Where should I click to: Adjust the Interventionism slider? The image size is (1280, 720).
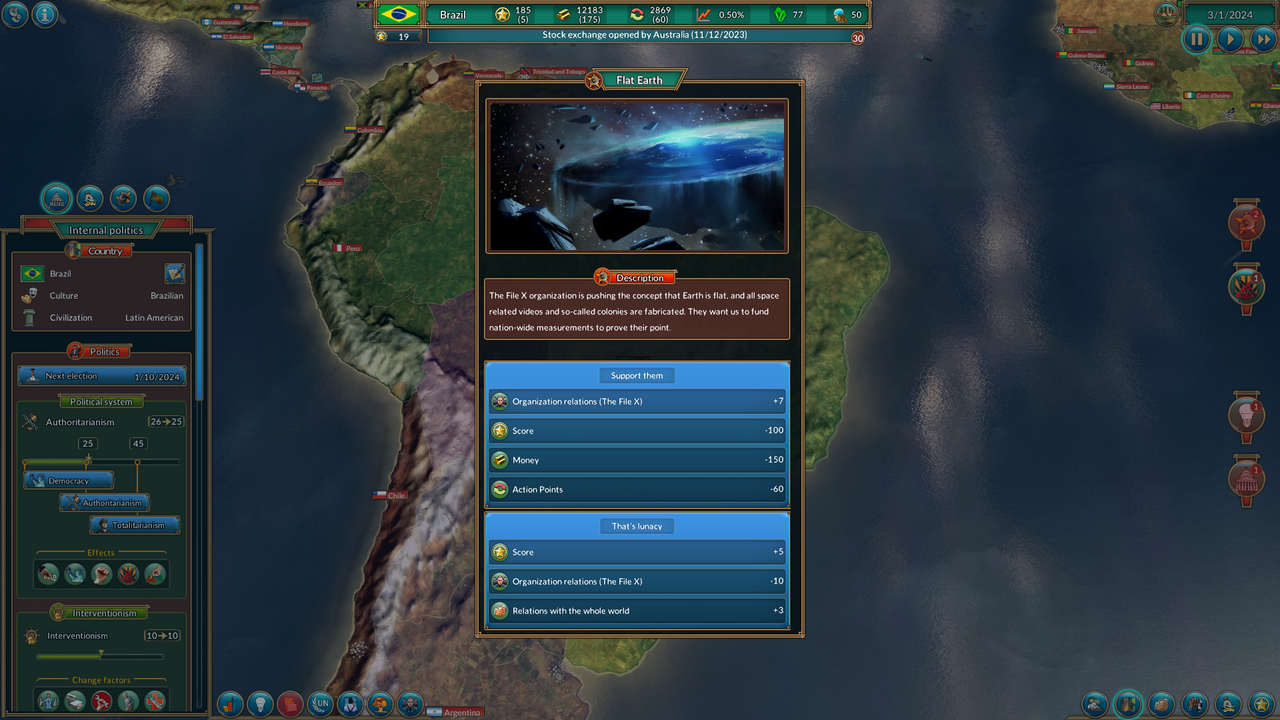point(100,657)
